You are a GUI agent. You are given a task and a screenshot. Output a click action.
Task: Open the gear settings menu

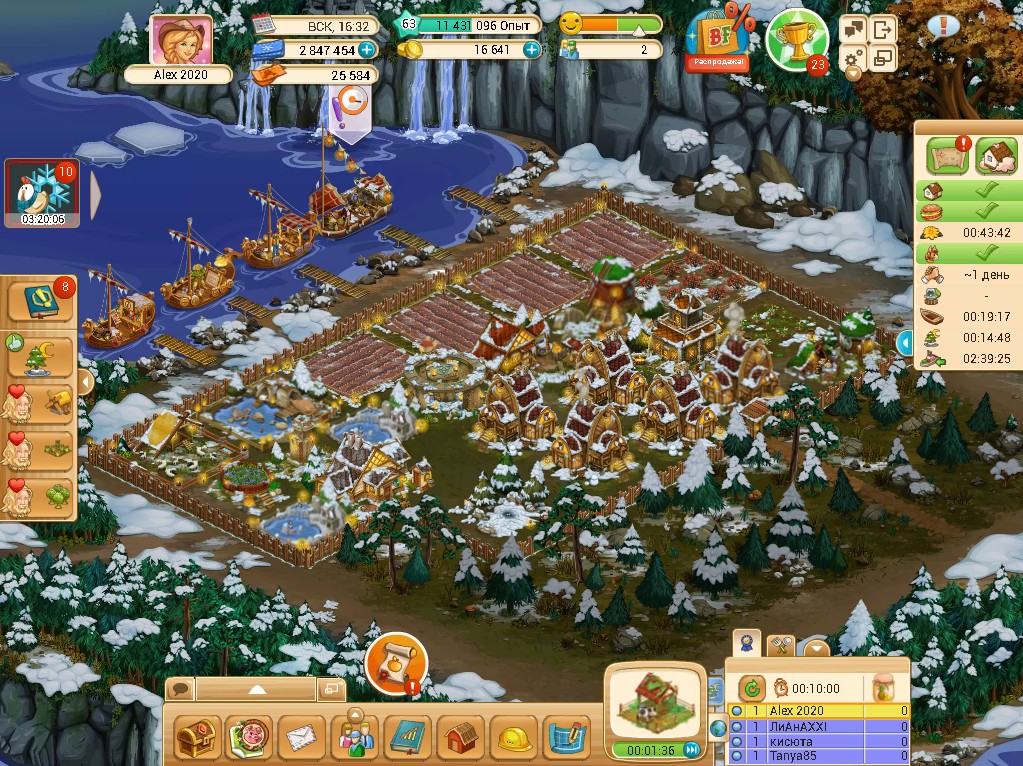tap(853, 61)
